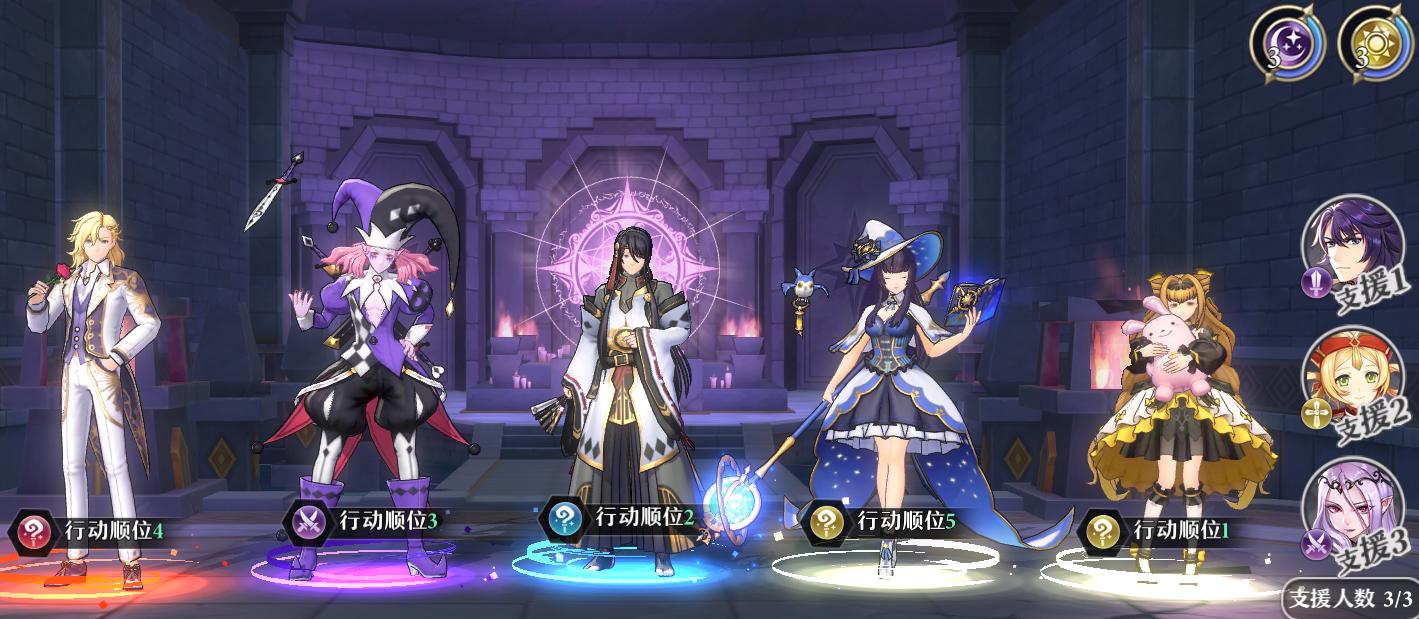Click the purple moon orb icon
Image resolution: width=1419 pixels, height=619 pixels.
point(1286,44)
